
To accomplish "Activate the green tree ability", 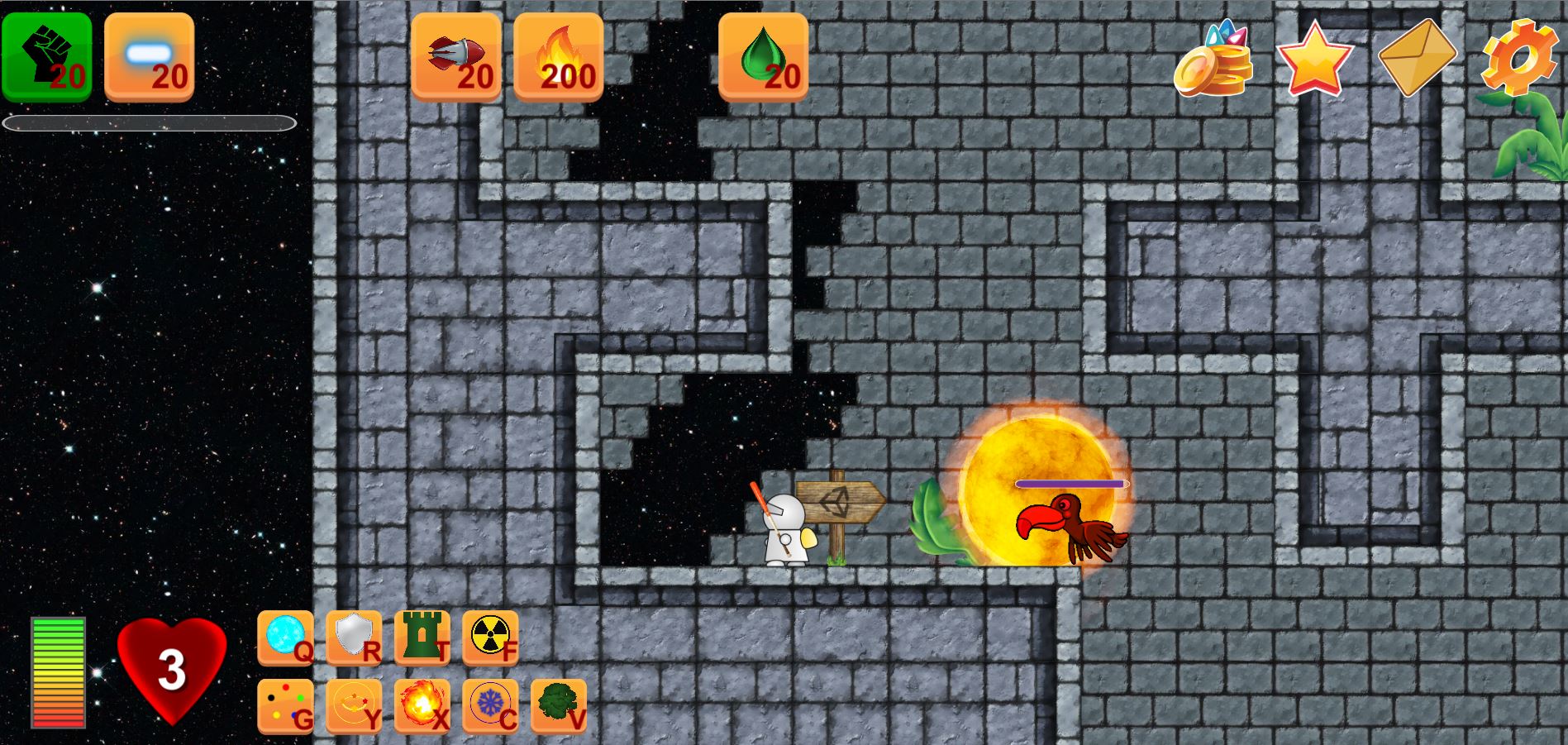I will pos(560,706).
